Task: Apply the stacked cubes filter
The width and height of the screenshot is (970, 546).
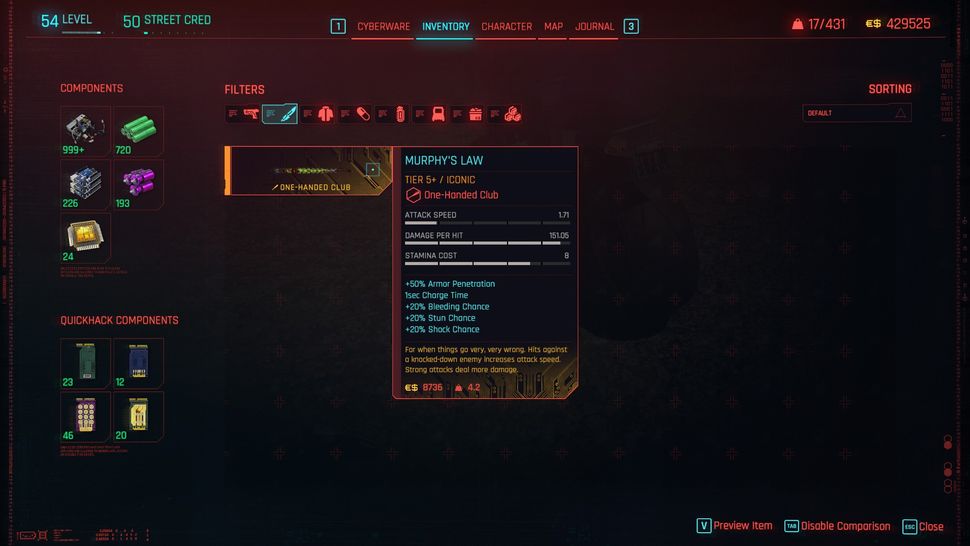Action: pyautogui.click(x=512, y=114)
